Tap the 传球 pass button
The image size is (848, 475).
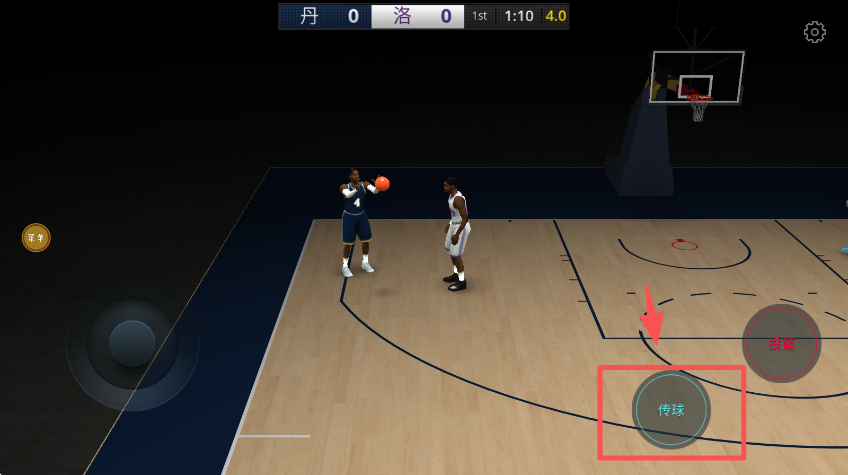click(671, 410)
